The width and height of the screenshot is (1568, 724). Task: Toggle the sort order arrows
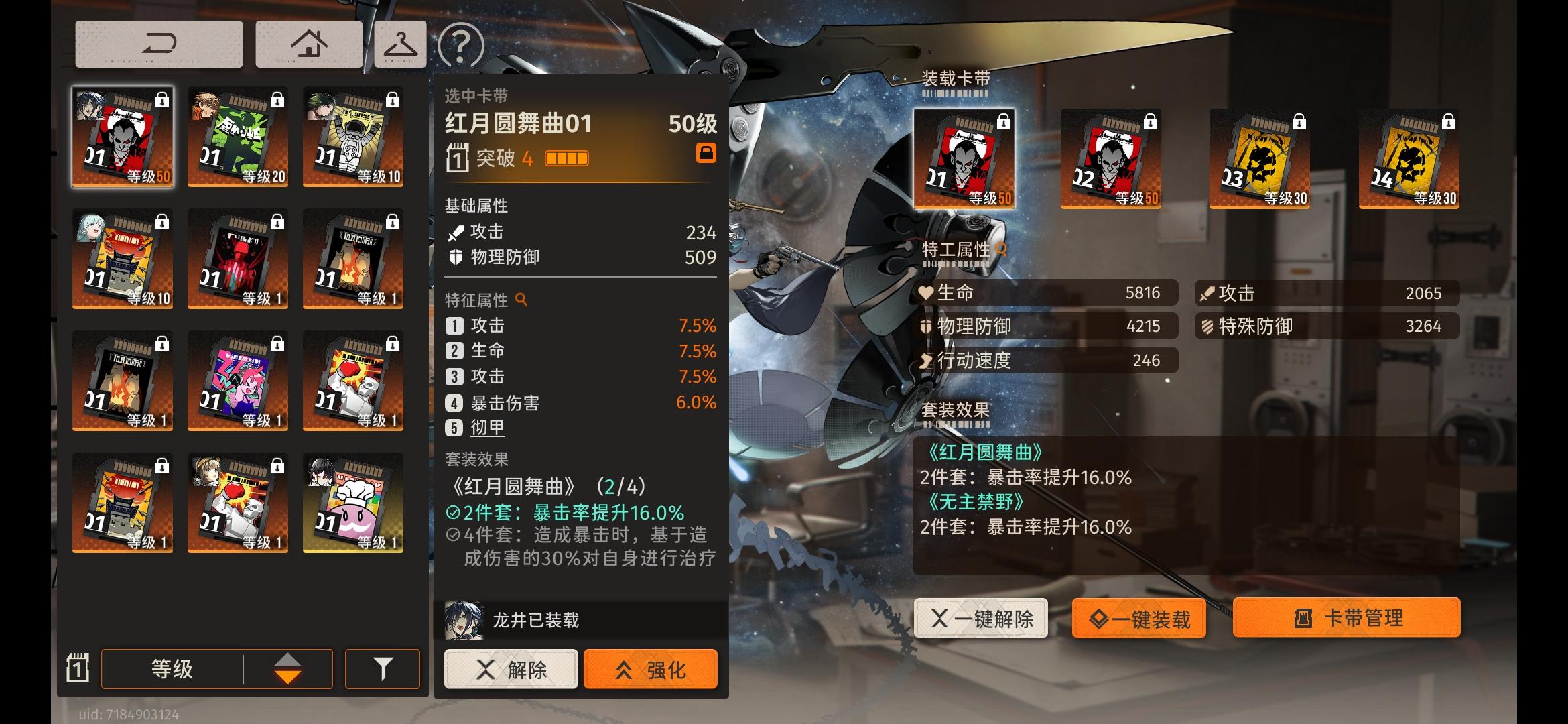[x=288, y=668]
